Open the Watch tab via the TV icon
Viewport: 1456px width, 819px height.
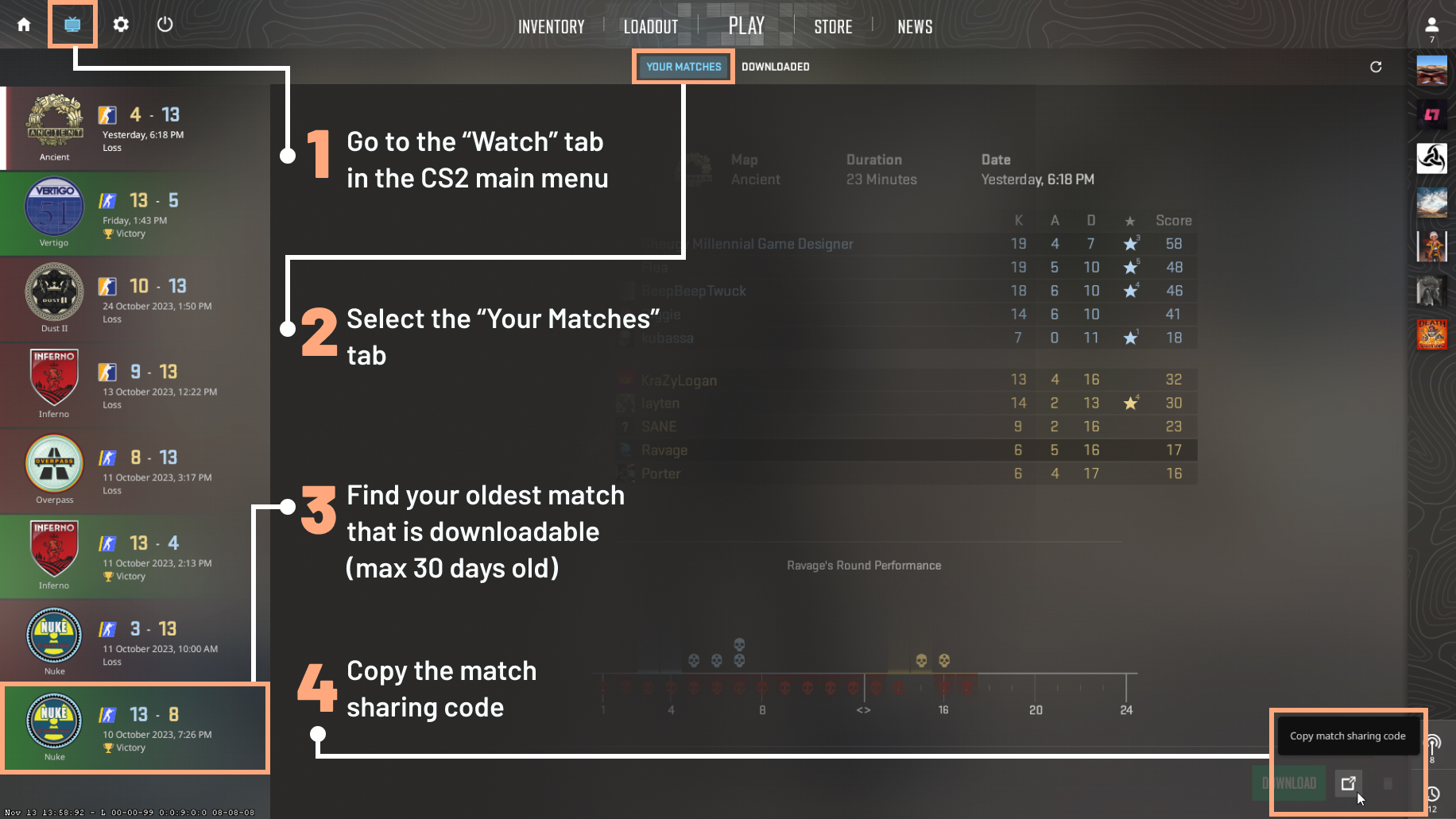point(72,24)
